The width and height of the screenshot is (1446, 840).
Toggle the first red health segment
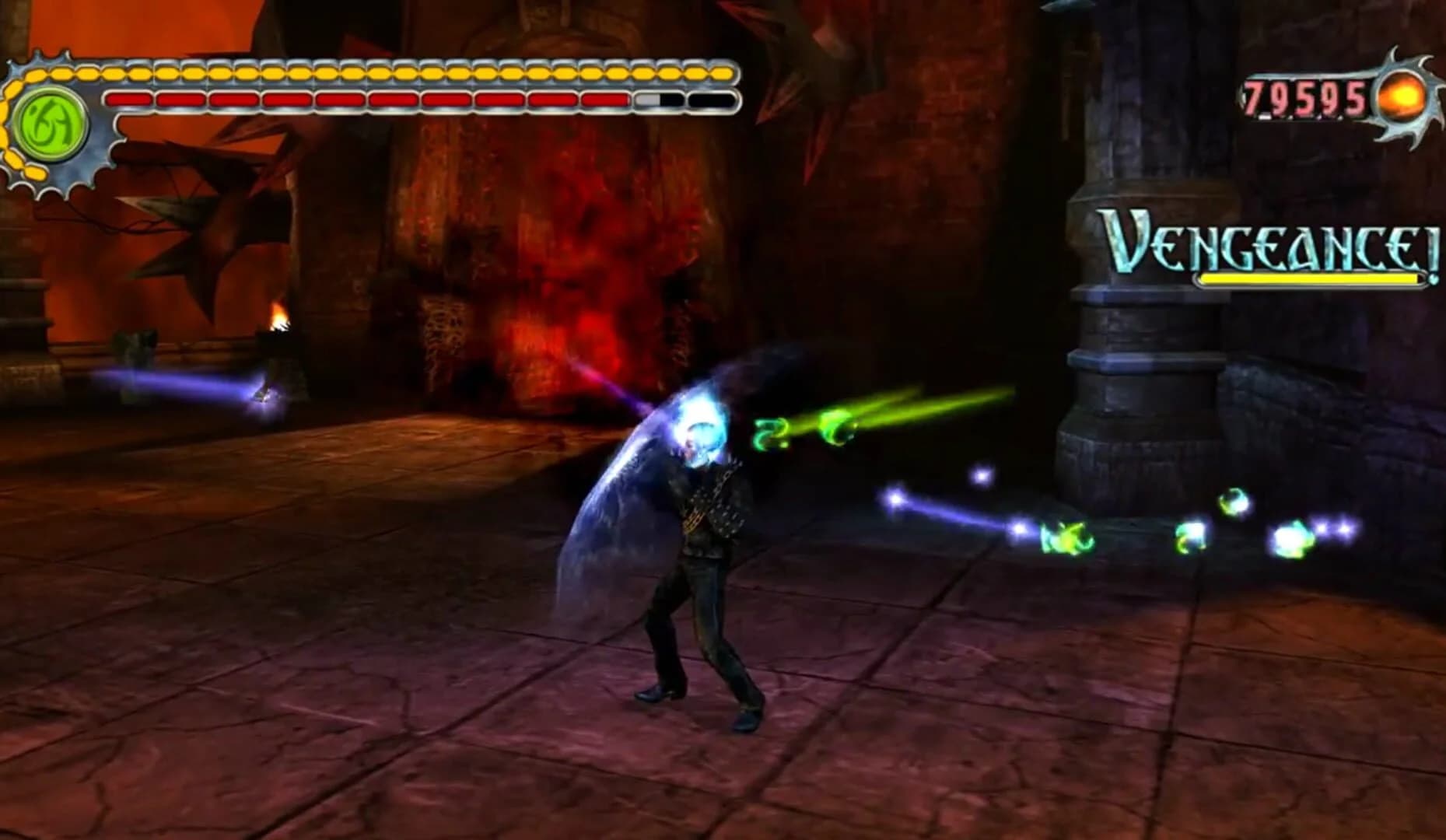(128, 100)
